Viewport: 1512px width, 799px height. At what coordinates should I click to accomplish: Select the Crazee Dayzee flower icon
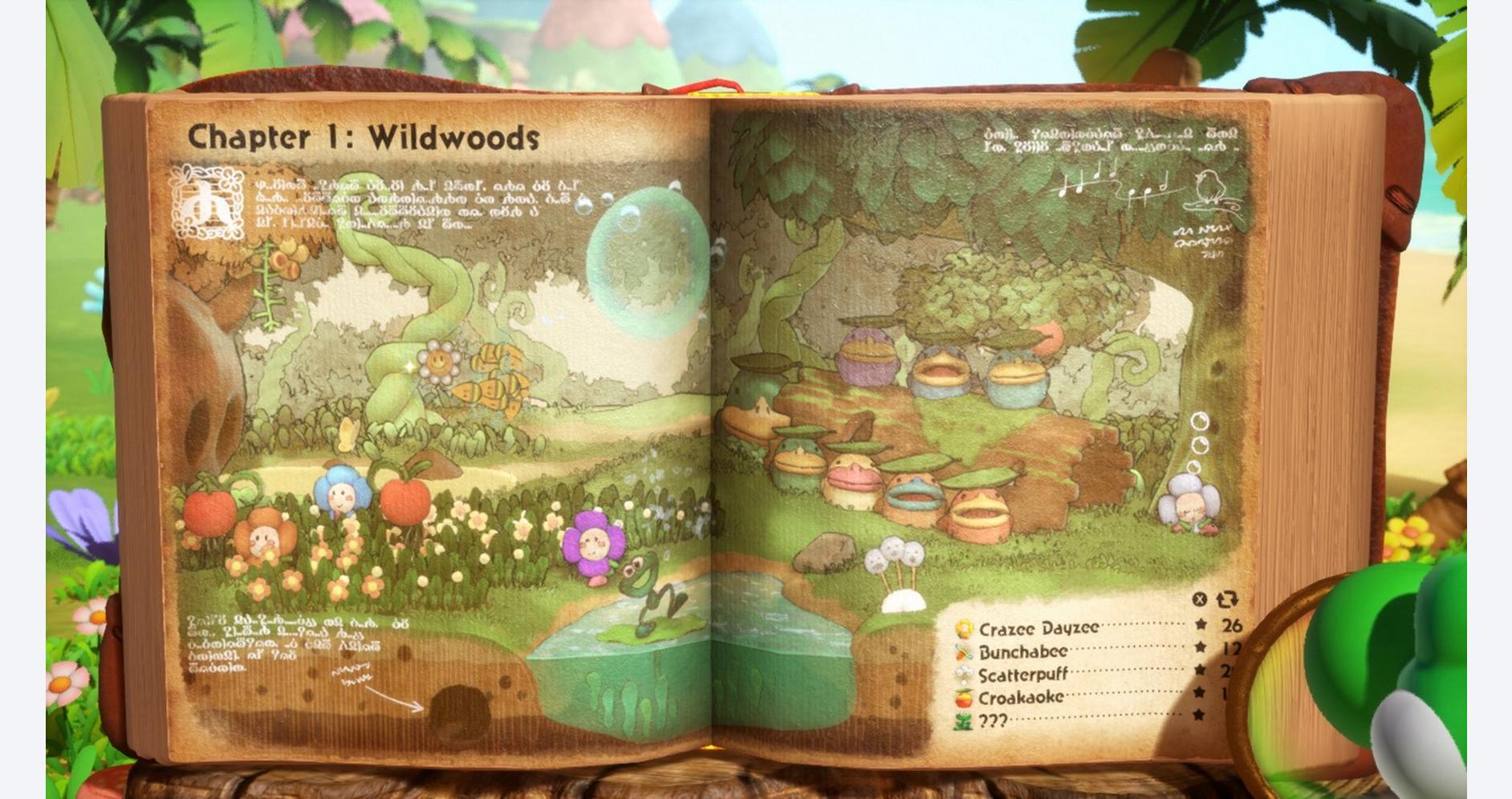tap(963, 628)
